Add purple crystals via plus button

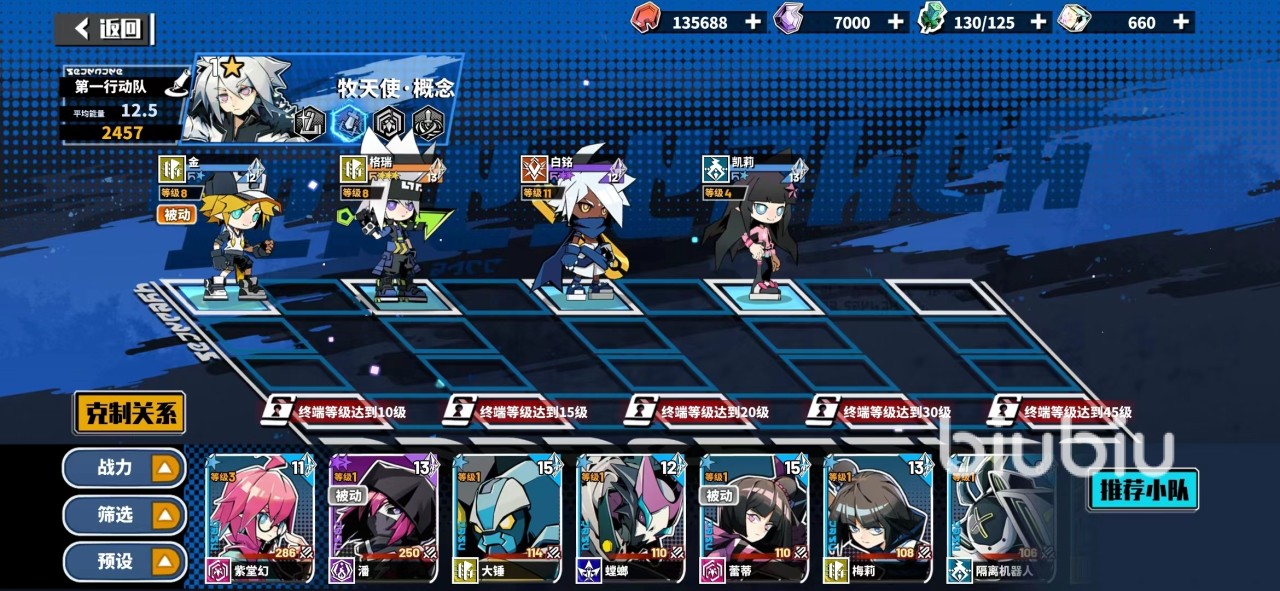coord(896,22)
